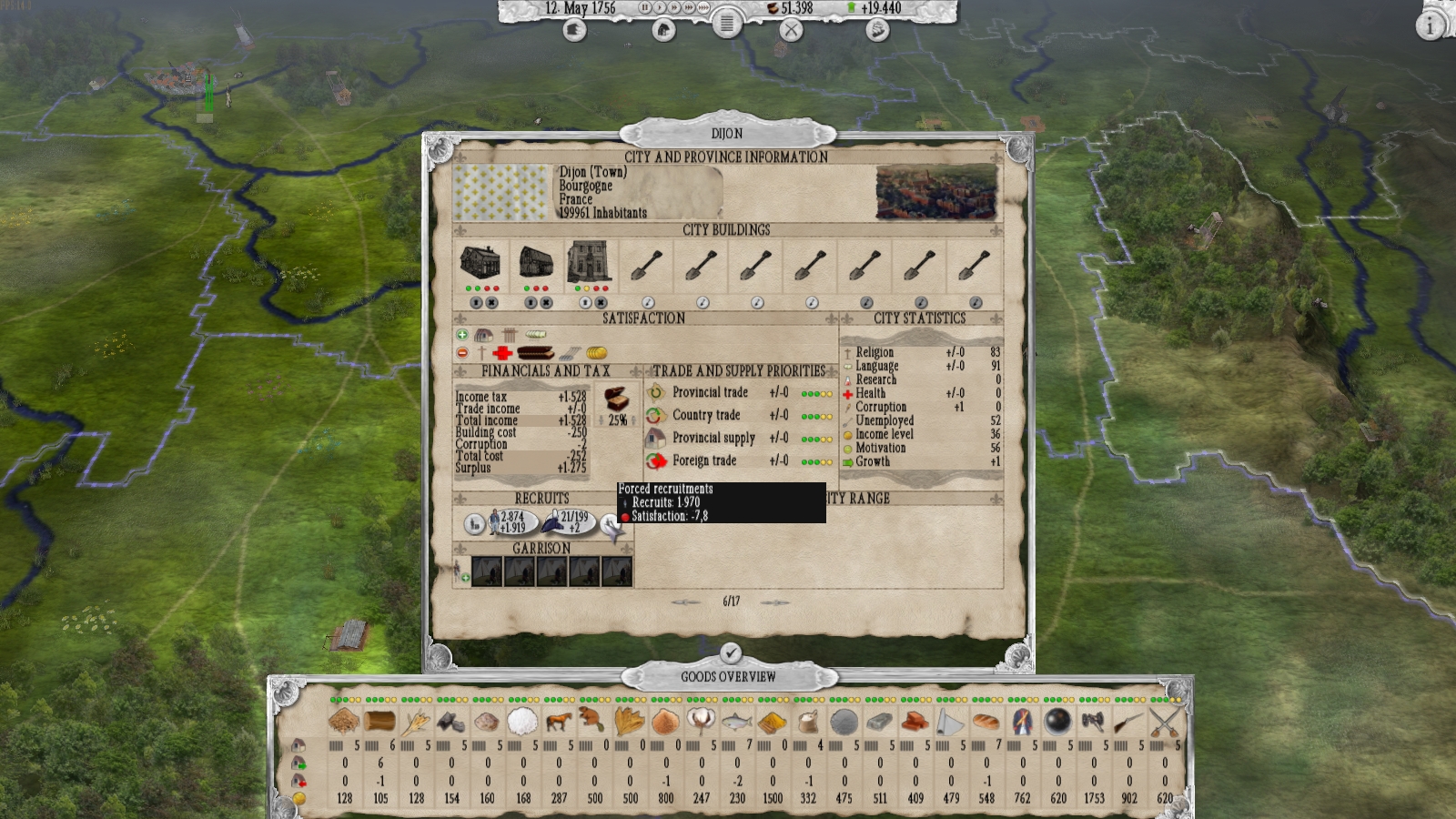Select the Provincial supply house icon
Viewport: 1456px width, 819px height.
point(654,438)
